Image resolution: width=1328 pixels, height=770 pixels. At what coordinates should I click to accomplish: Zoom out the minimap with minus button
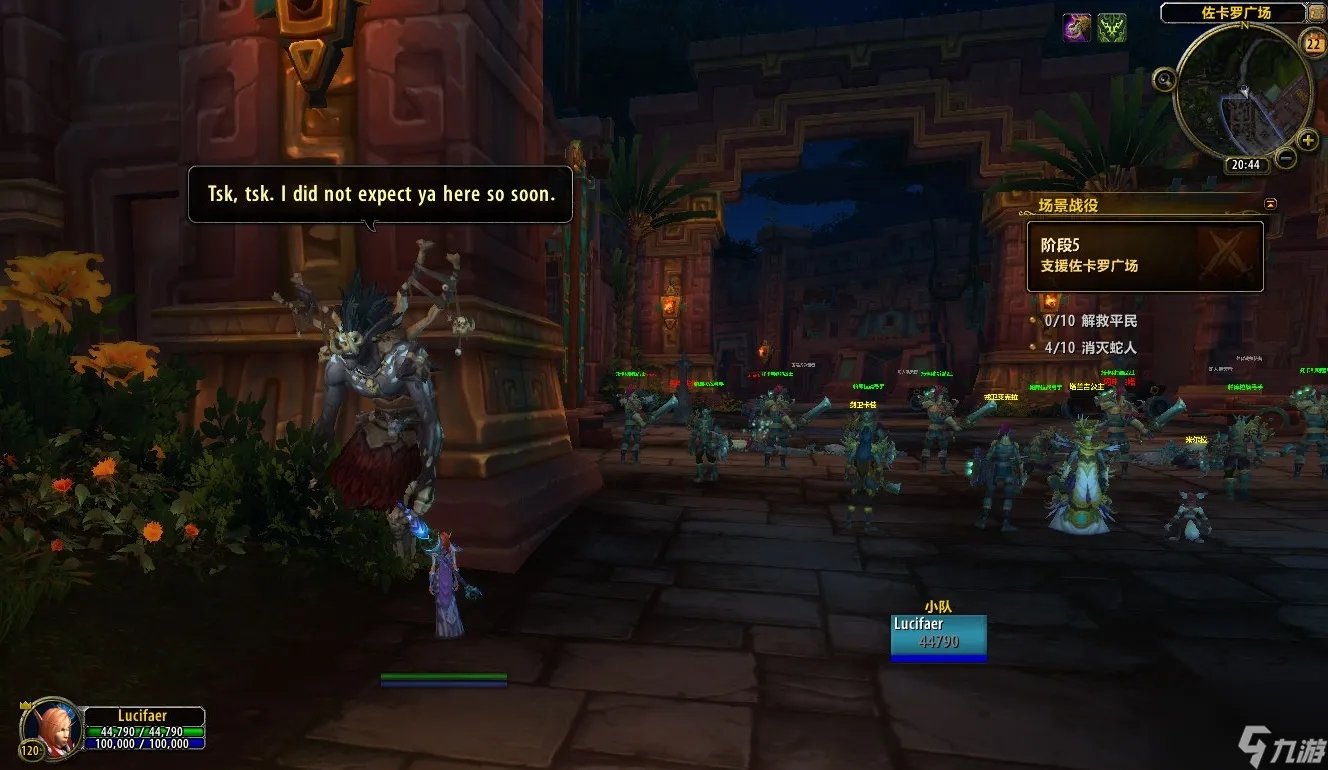pyautogui.click(x=1286, y=158)
